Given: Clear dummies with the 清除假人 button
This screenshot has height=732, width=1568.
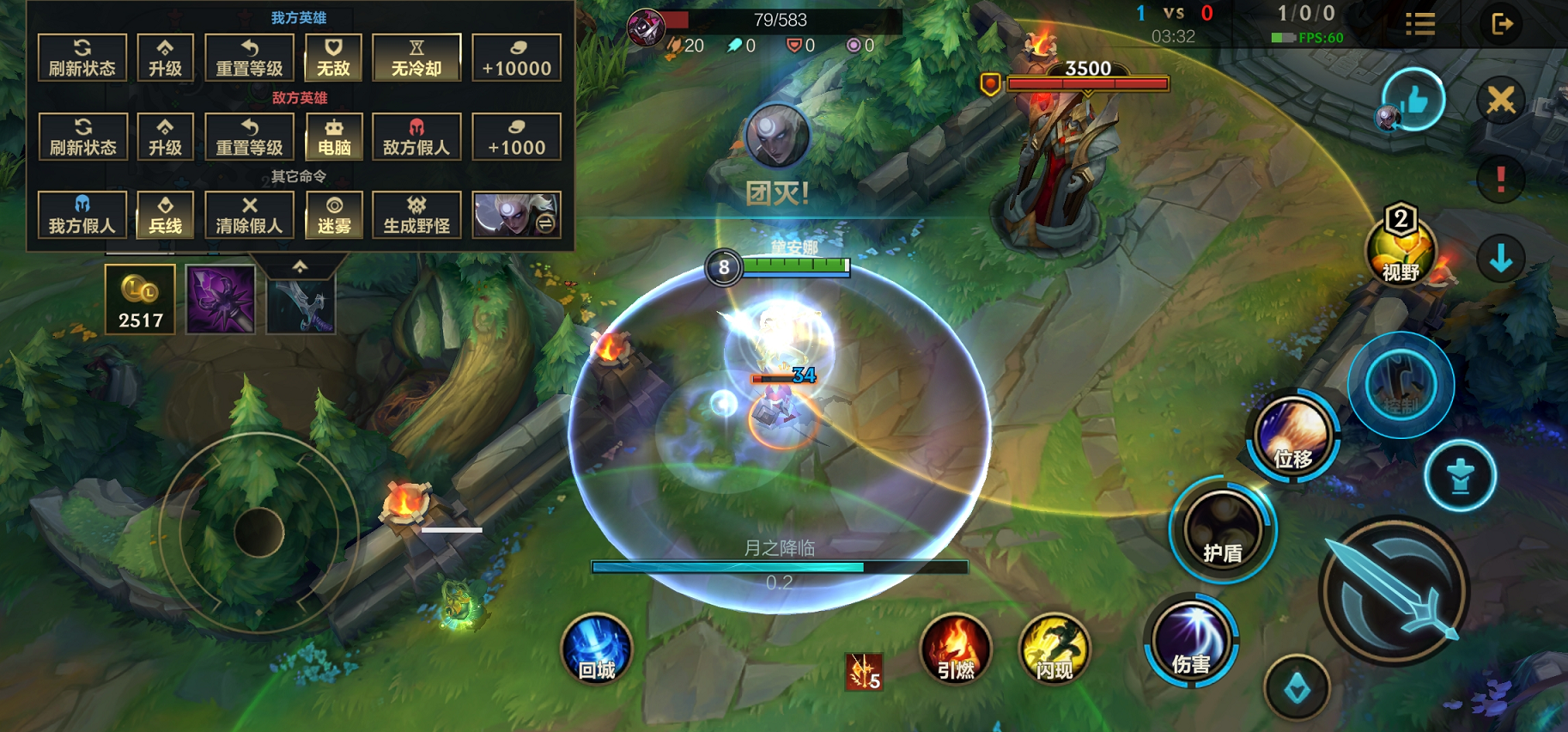Looking at the screenshot, I should [249, 215].
